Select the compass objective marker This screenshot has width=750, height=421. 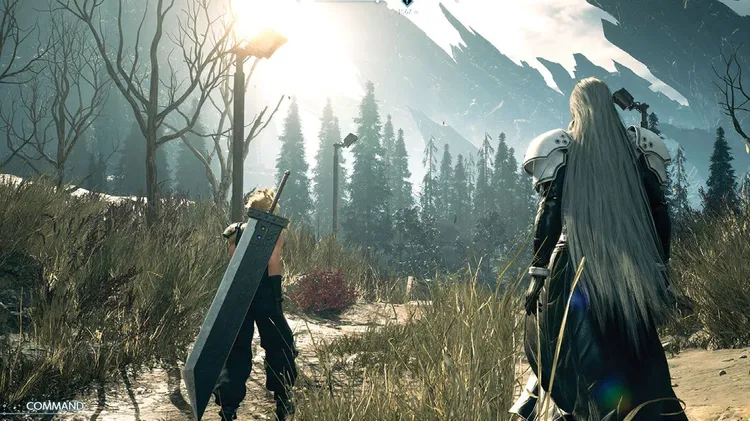(406, 4)
